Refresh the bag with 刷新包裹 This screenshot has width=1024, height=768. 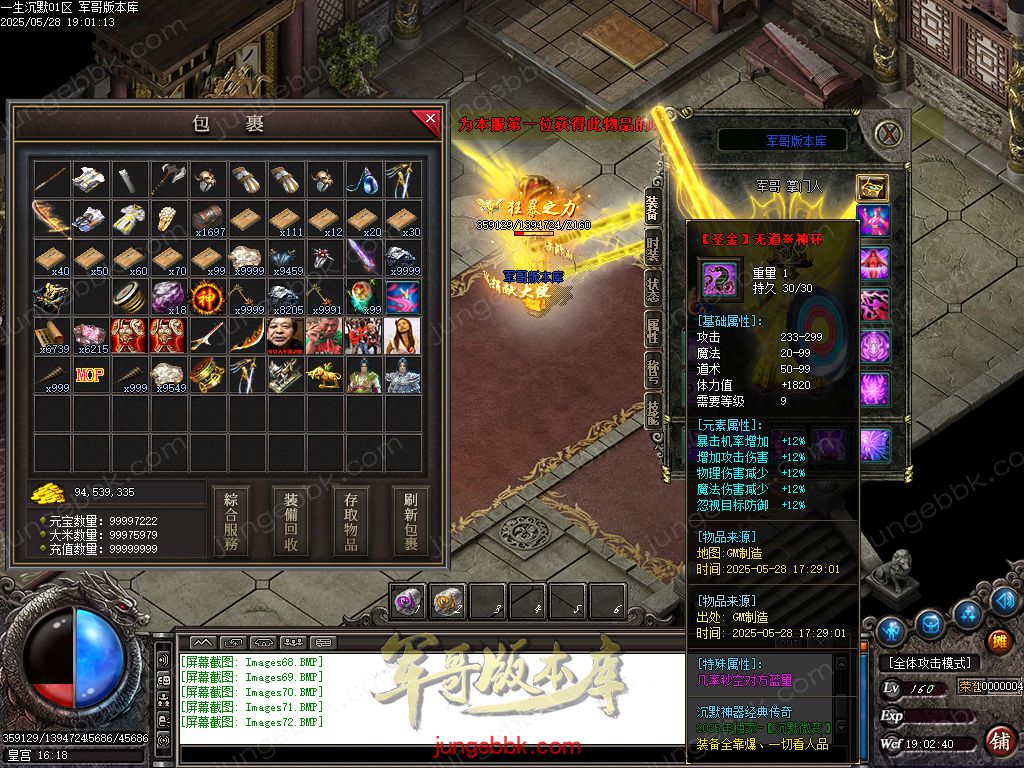click(410, 521)
